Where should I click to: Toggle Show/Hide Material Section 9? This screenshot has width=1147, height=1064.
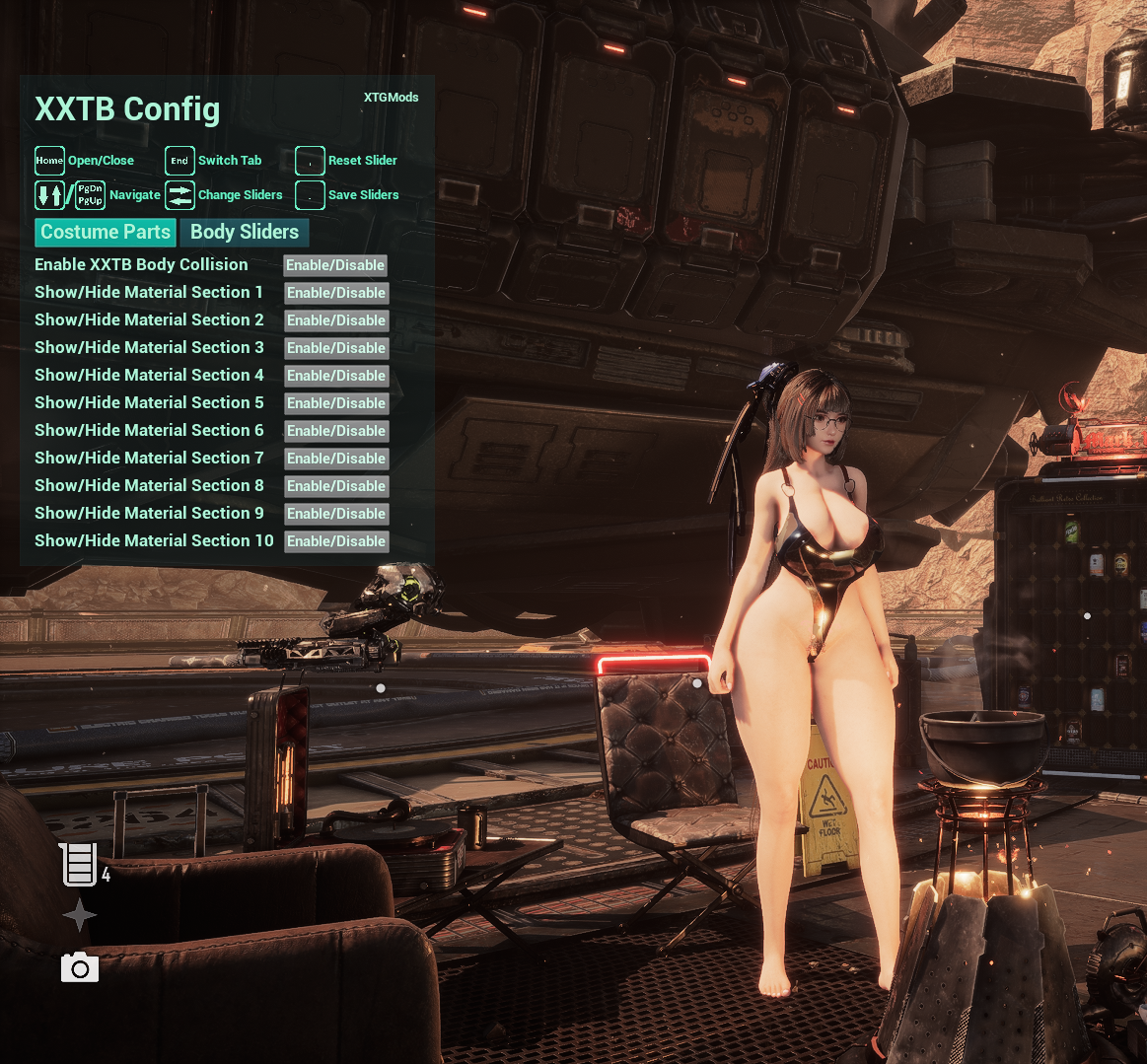point(336,514)
